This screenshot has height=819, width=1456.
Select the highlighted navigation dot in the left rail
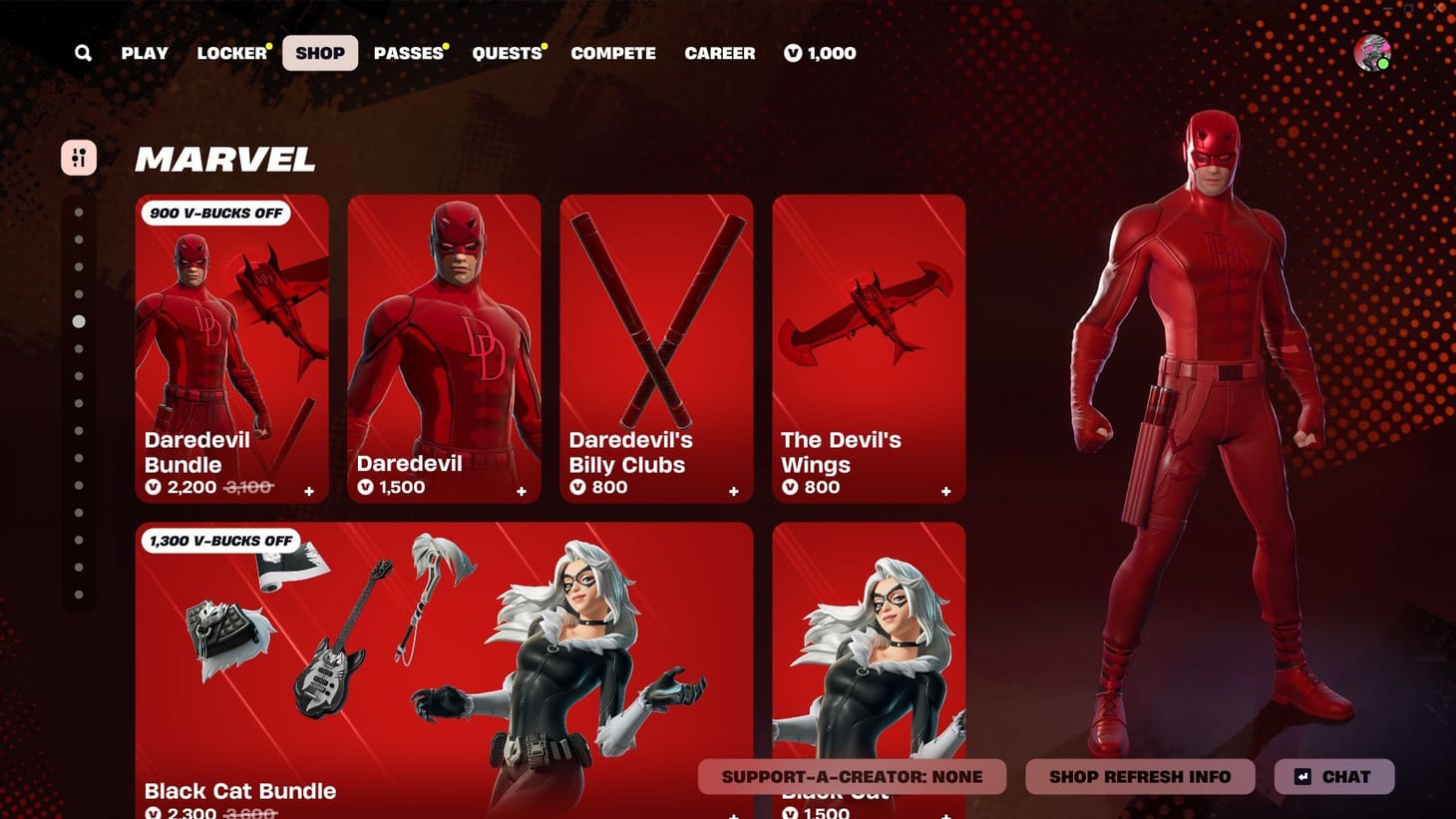point(80,321)
